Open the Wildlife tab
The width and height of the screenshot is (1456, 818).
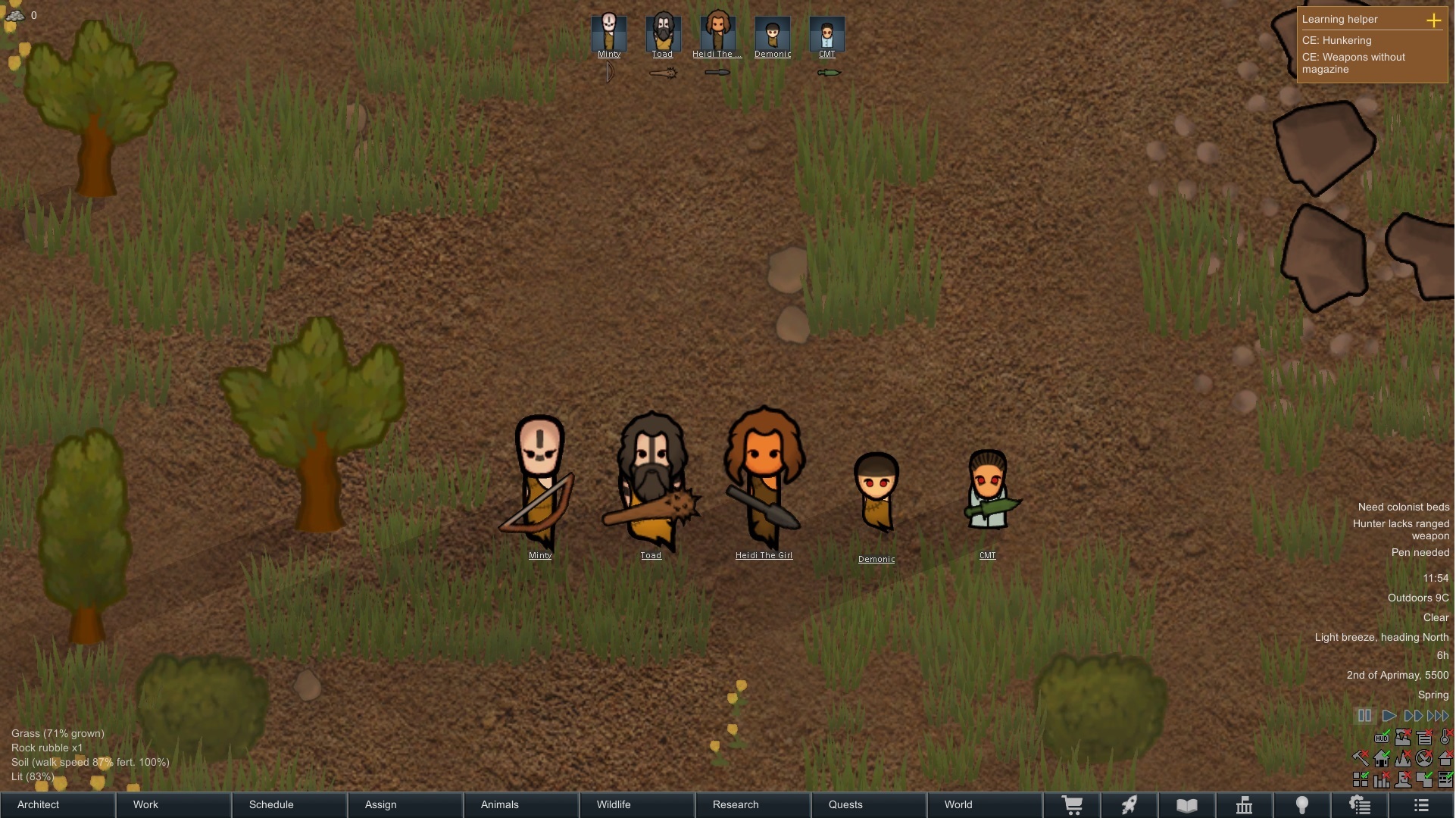pyautogui.click(x=614, y=804)
